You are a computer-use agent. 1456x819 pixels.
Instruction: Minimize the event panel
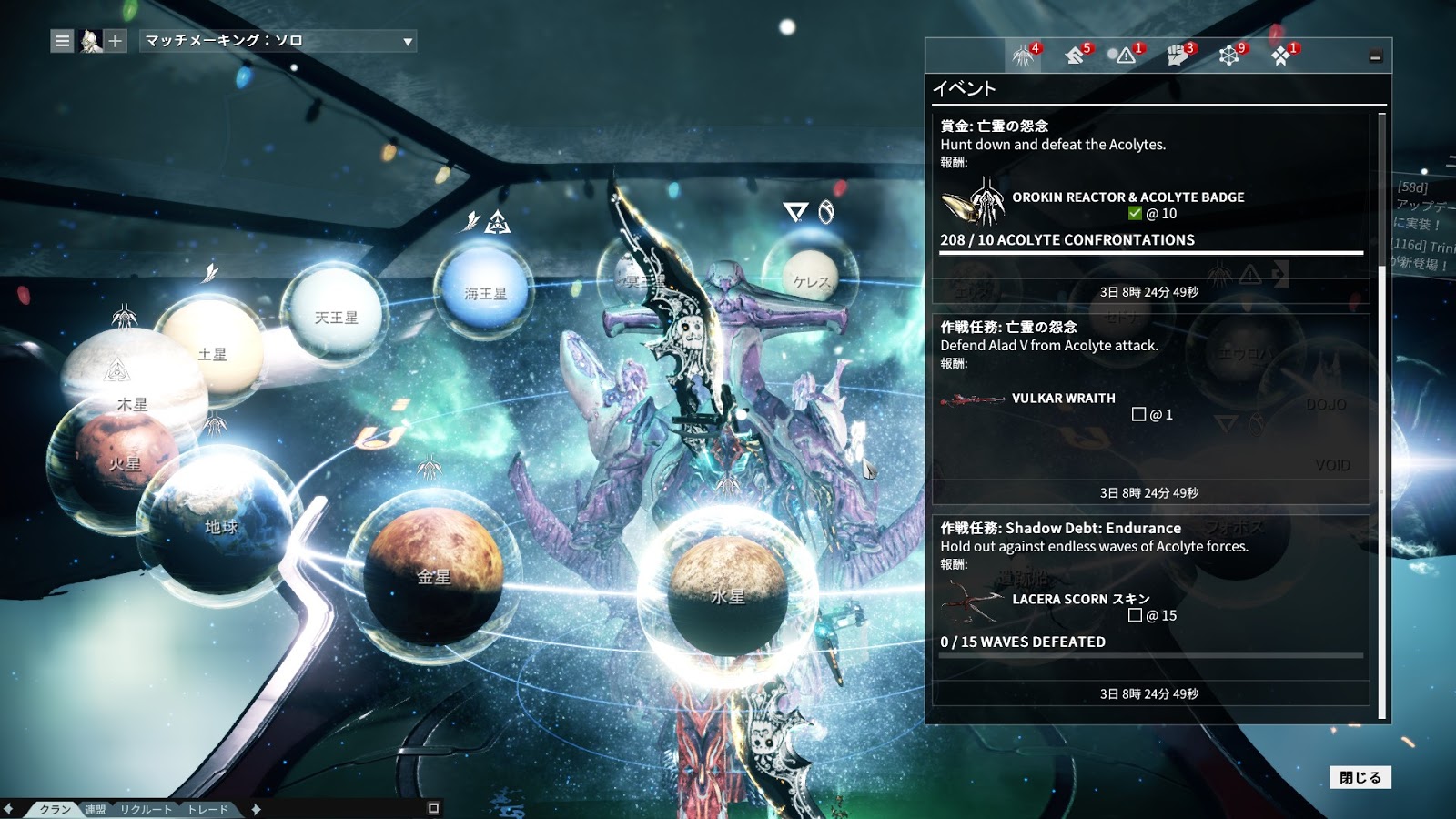tap(1375, 56)
